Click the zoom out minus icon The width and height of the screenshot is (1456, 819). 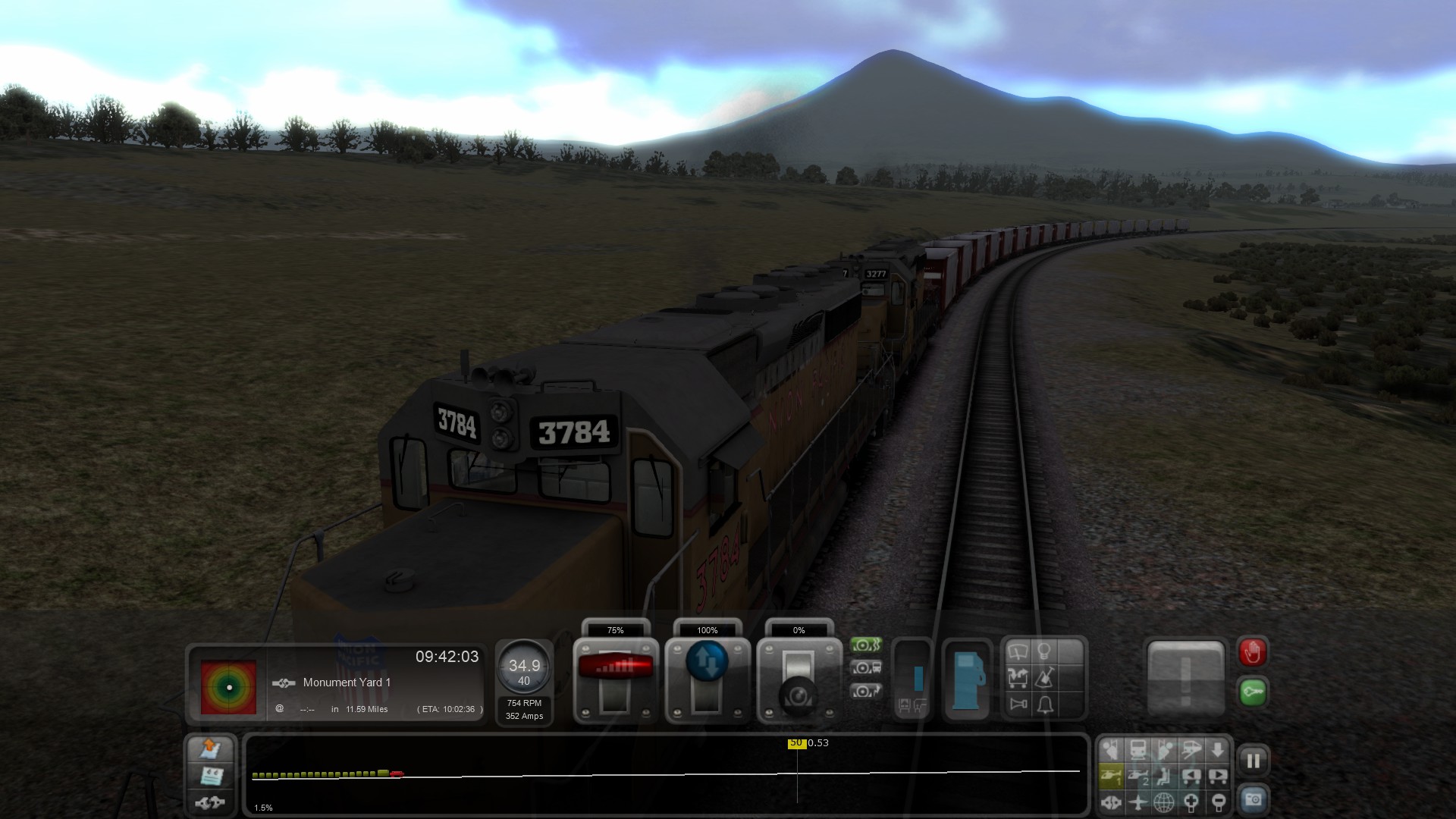click(1218, 802)
